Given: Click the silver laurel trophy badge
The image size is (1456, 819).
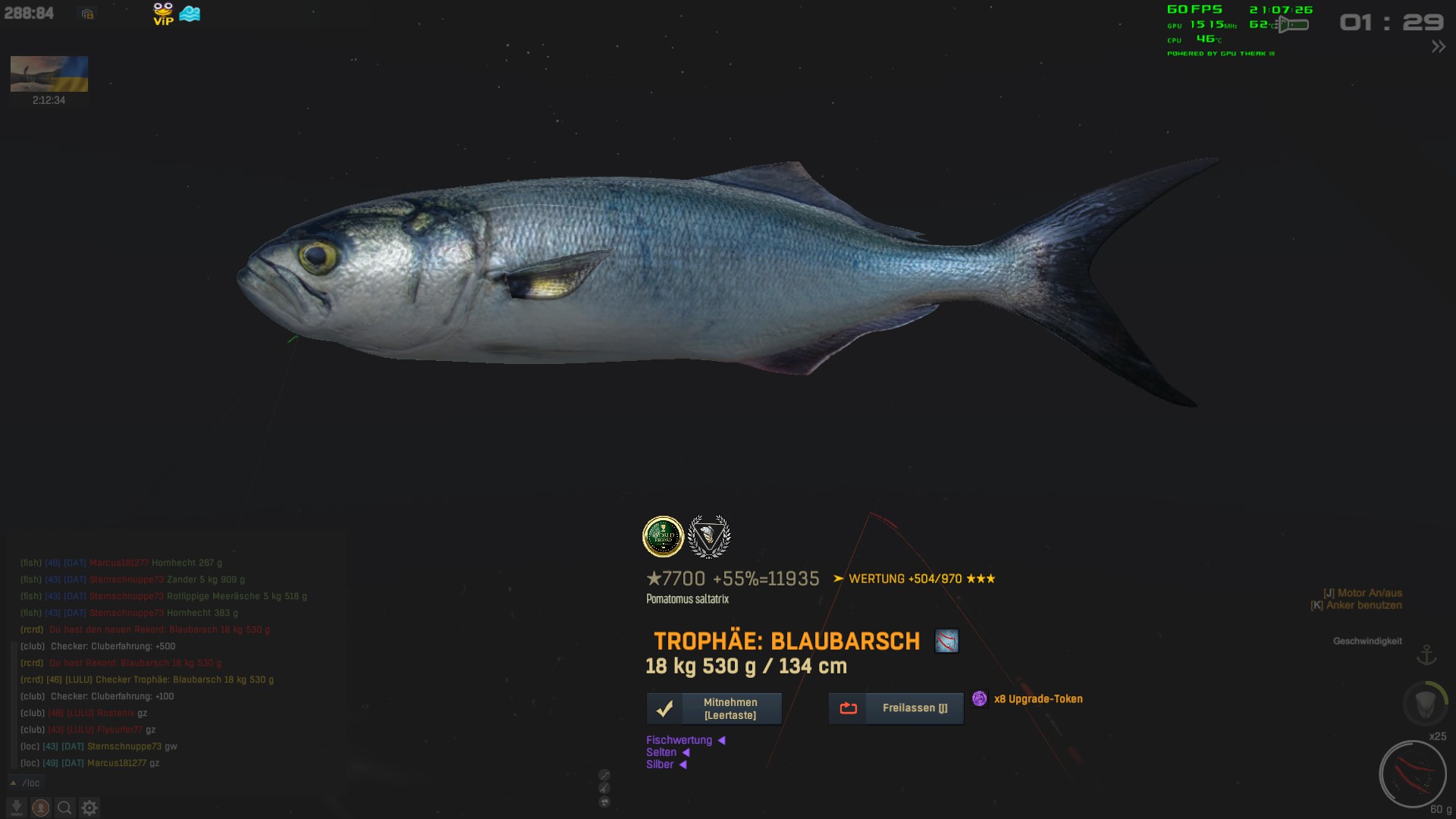Looking at the screenshot, I should pyautogui.click(x=708, y=536).
